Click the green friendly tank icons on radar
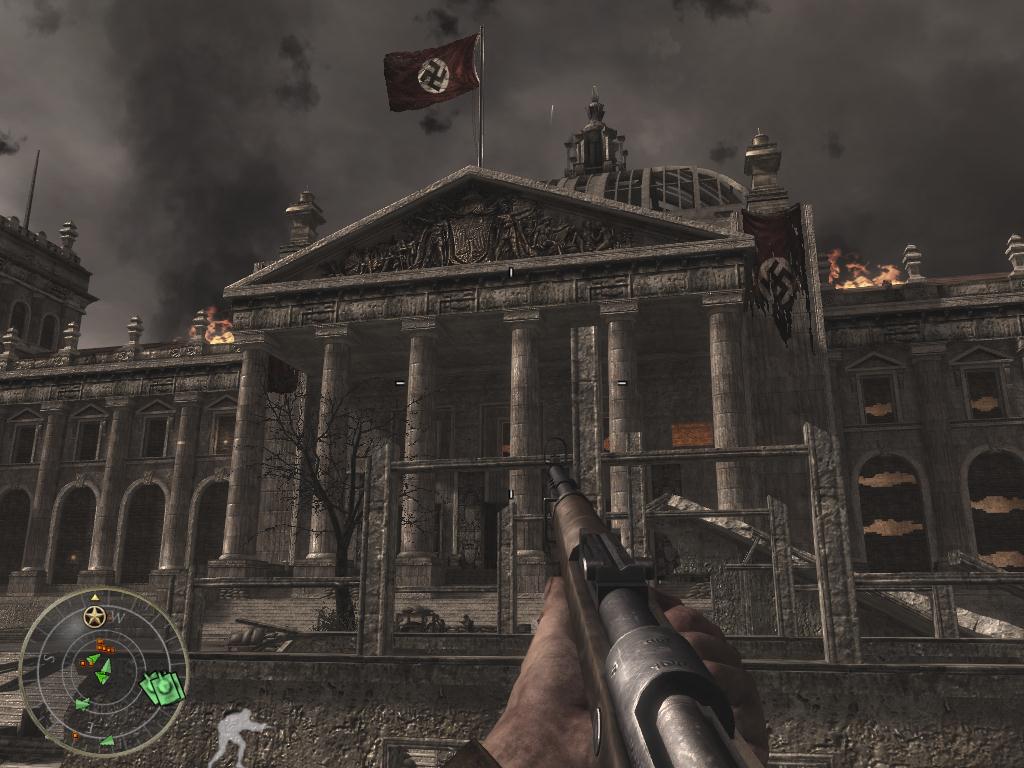This screenshot has height=768, width=1024. (163, 687)
